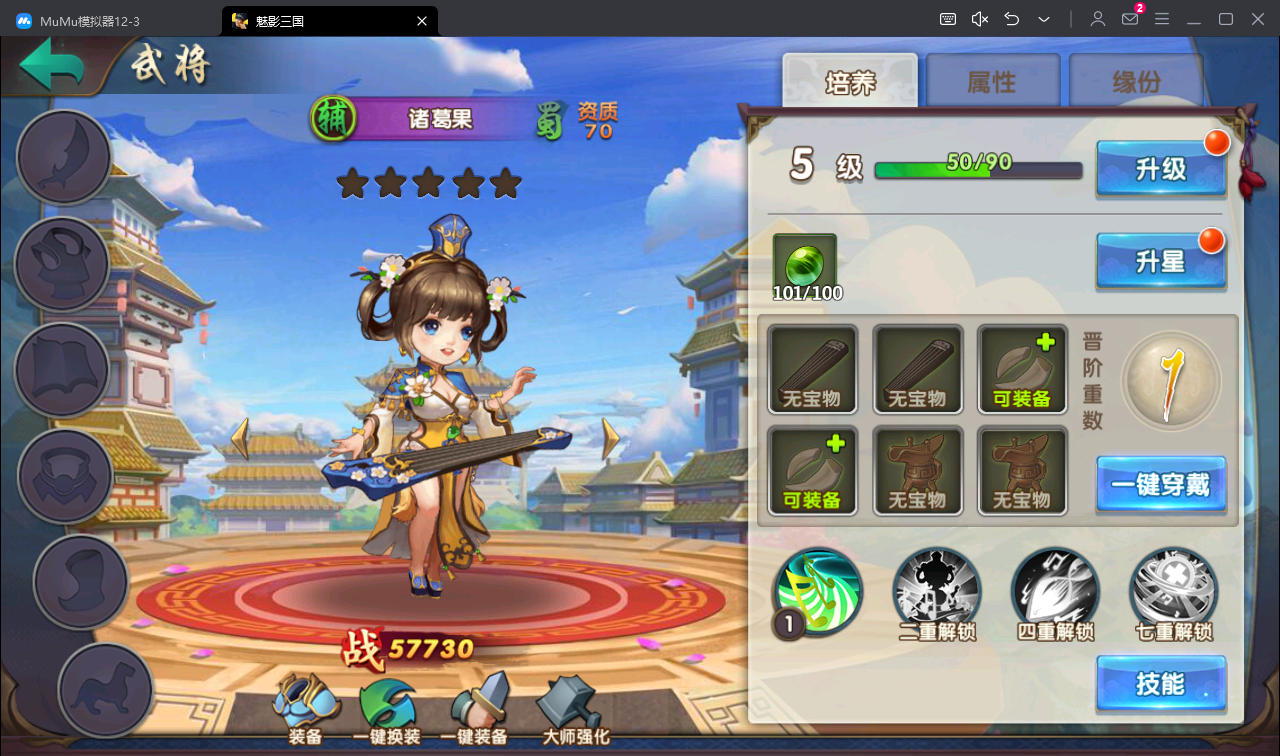Viewport: 1280px width, 756px height.
Task: Go back with the green arrow
Action: click(52, 66)
